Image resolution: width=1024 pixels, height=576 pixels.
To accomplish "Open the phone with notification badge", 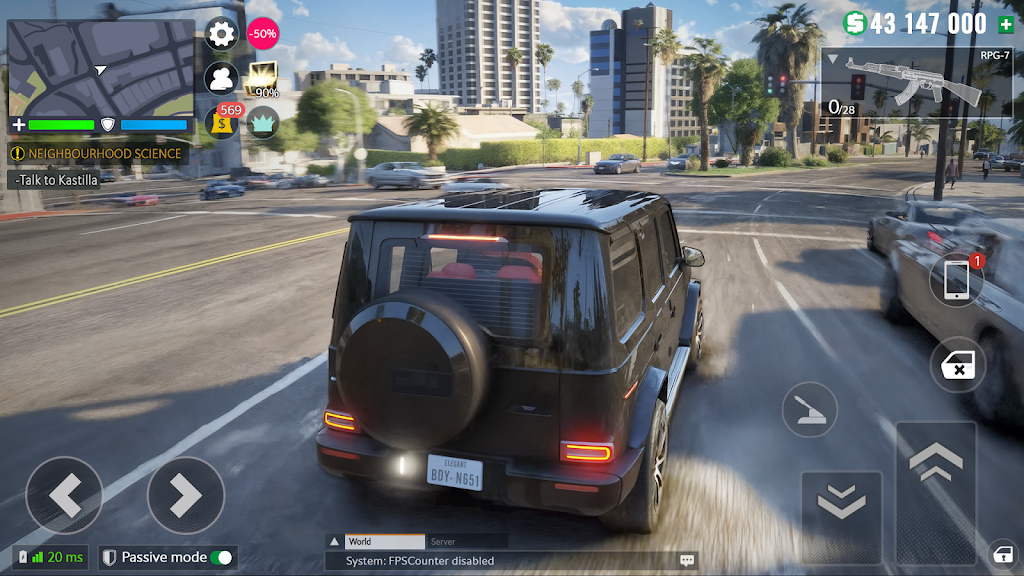I will [957, 281].
